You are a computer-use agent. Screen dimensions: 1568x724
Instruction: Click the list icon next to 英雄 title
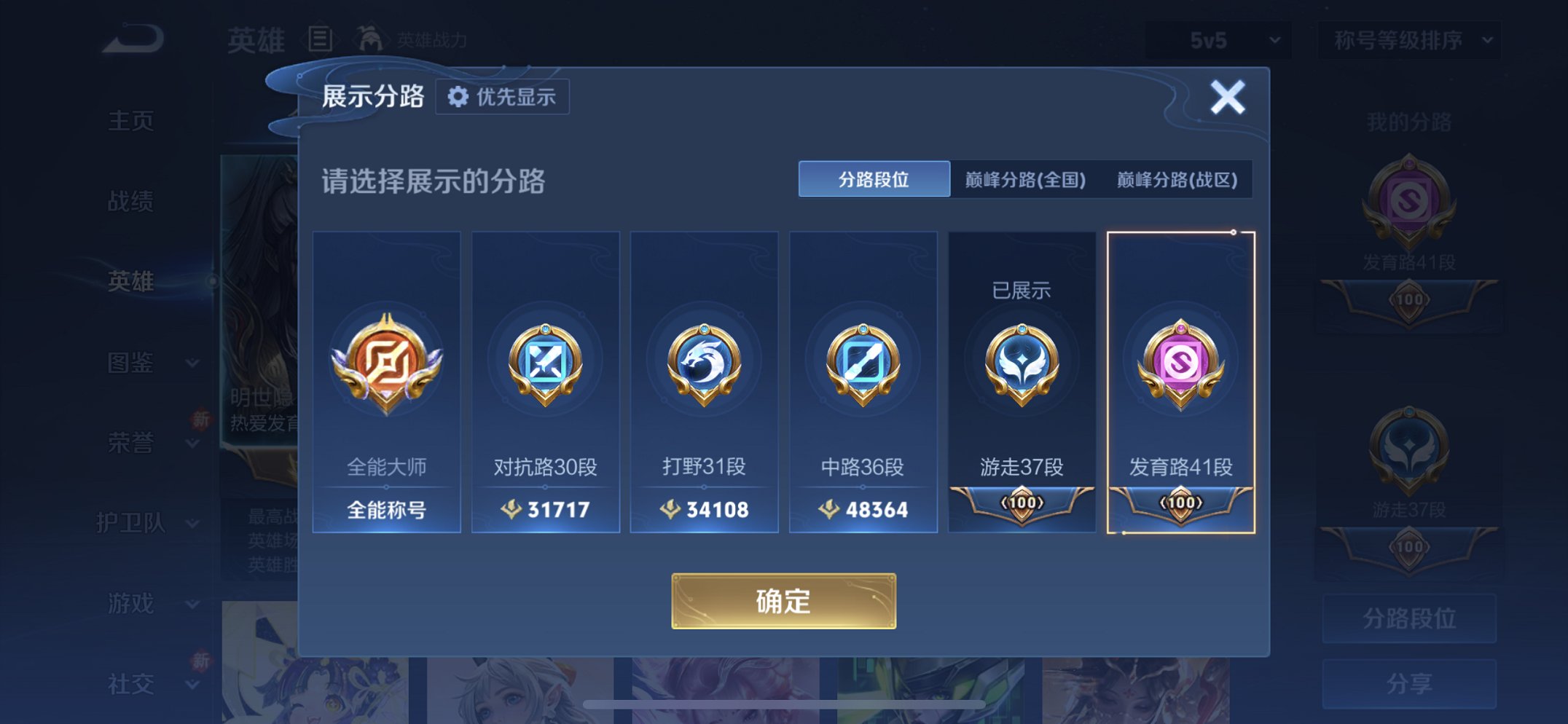[321, 40]
